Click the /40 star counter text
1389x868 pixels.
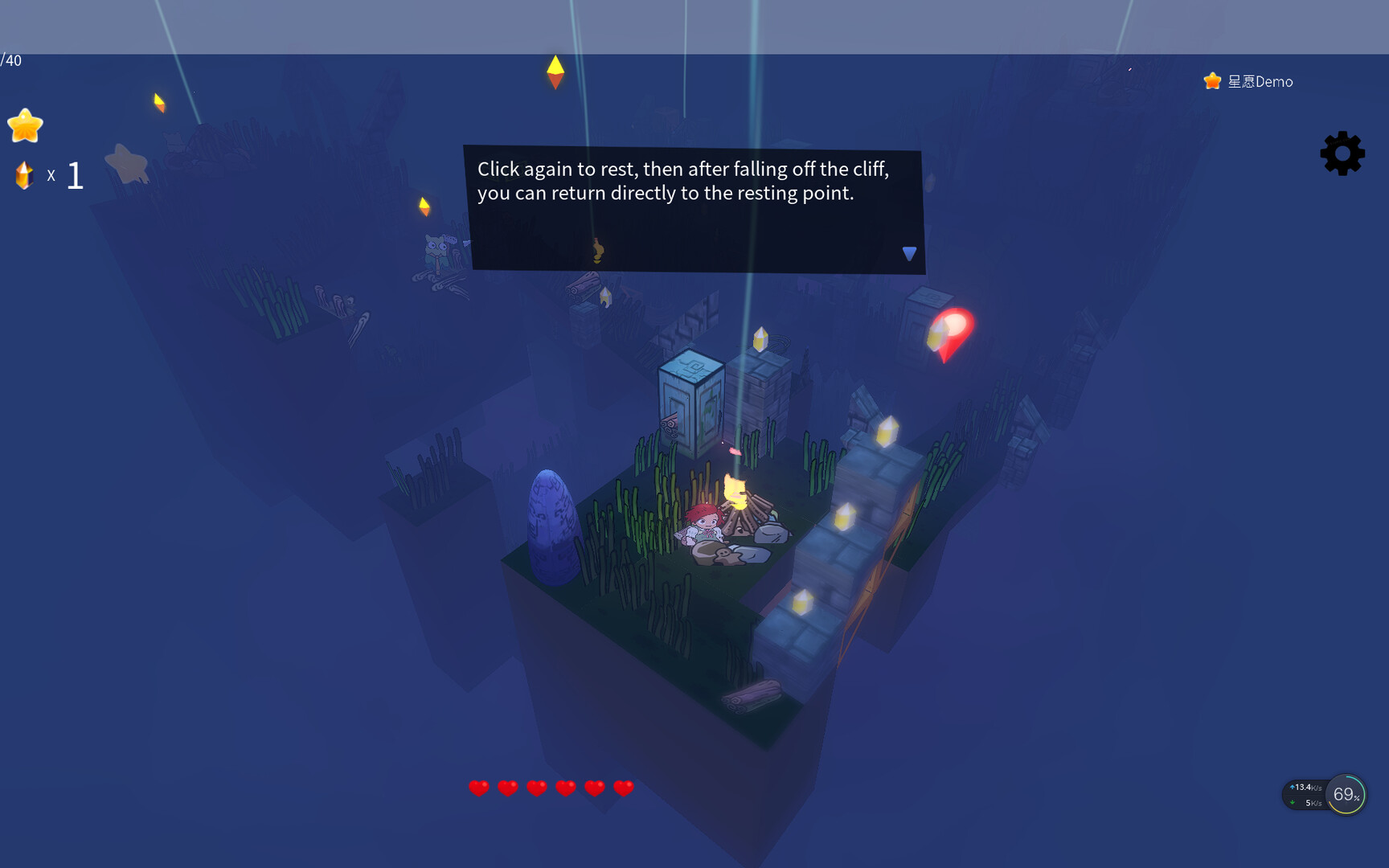click(10, 59)
